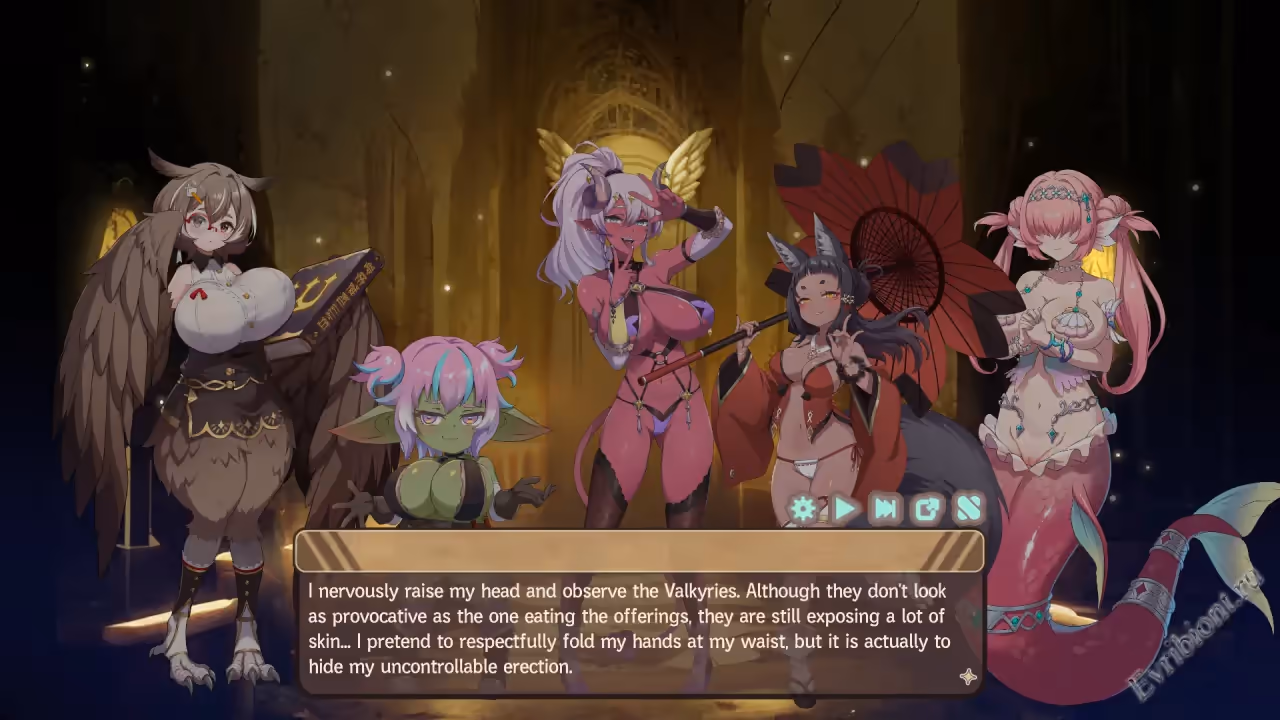
Task: Click the square-with-arrow icon above the dialogue
Action: 928,509
